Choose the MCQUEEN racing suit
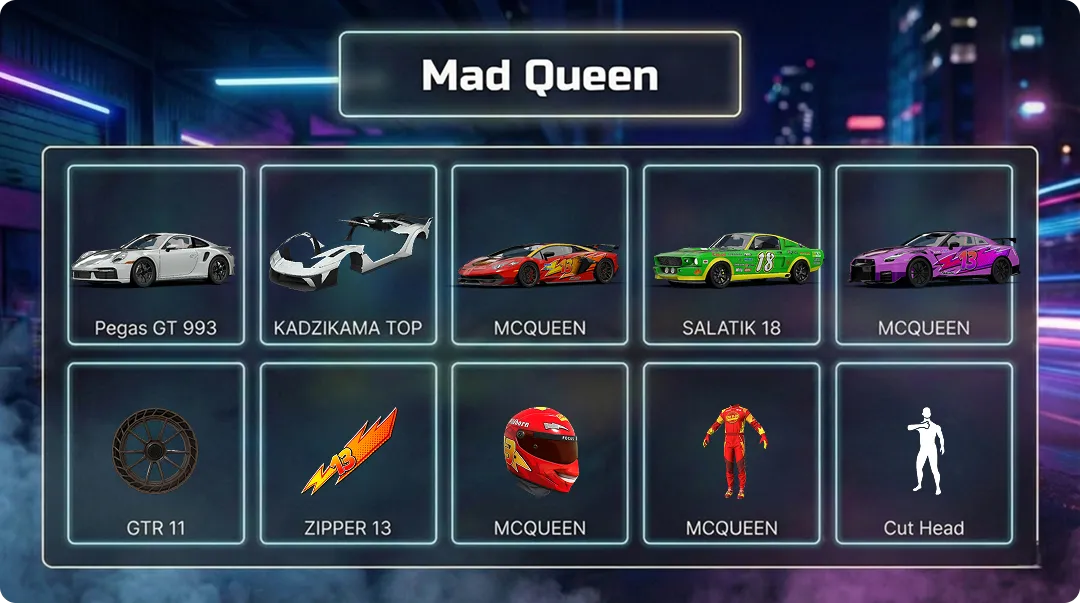The width and height of the screenshot is (1080, 603). coord(732,453)
